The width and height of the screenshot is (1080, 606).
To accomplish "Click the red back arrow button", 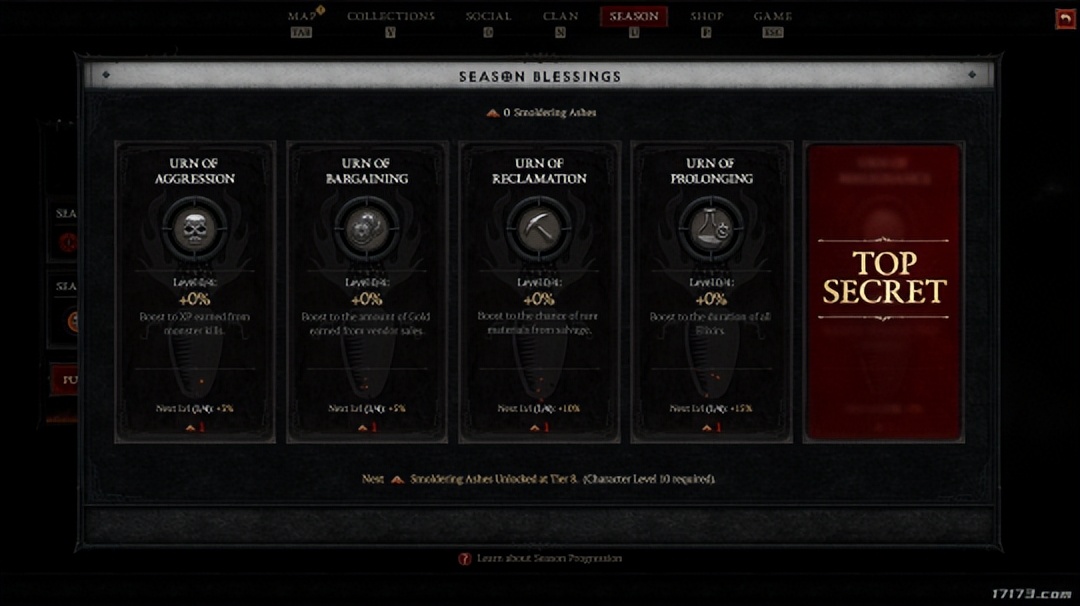I will pyautogui.click(x=1064, y=19).
